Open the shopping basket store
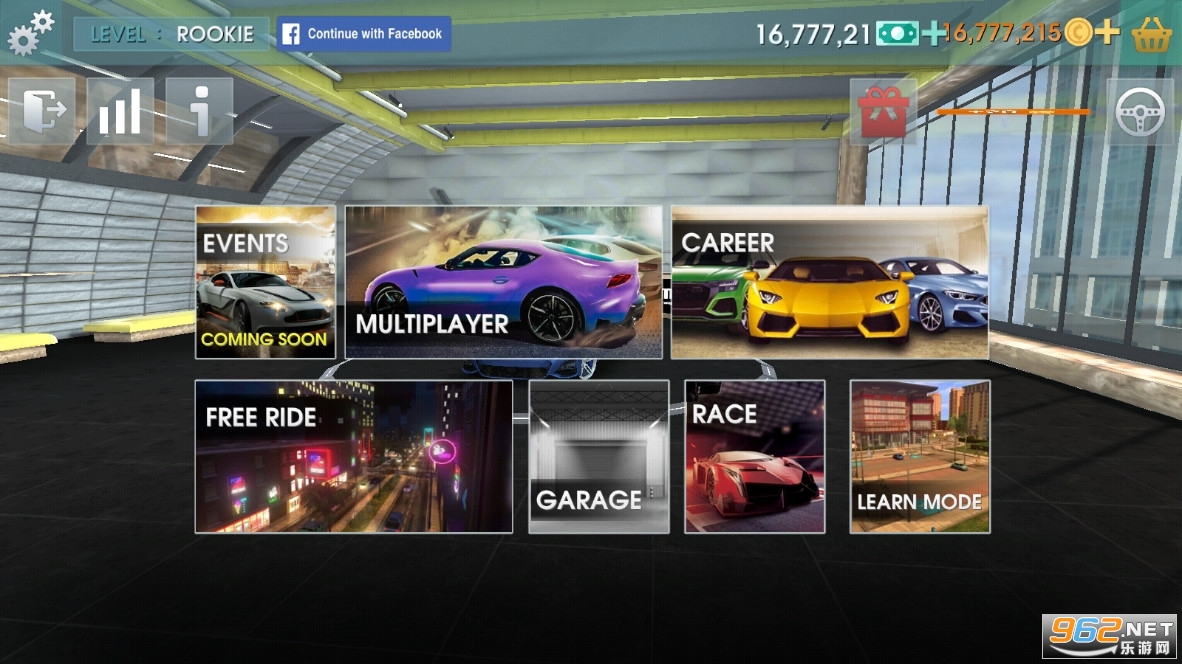The image size is (1182, 664). (x=1151, y=34)
